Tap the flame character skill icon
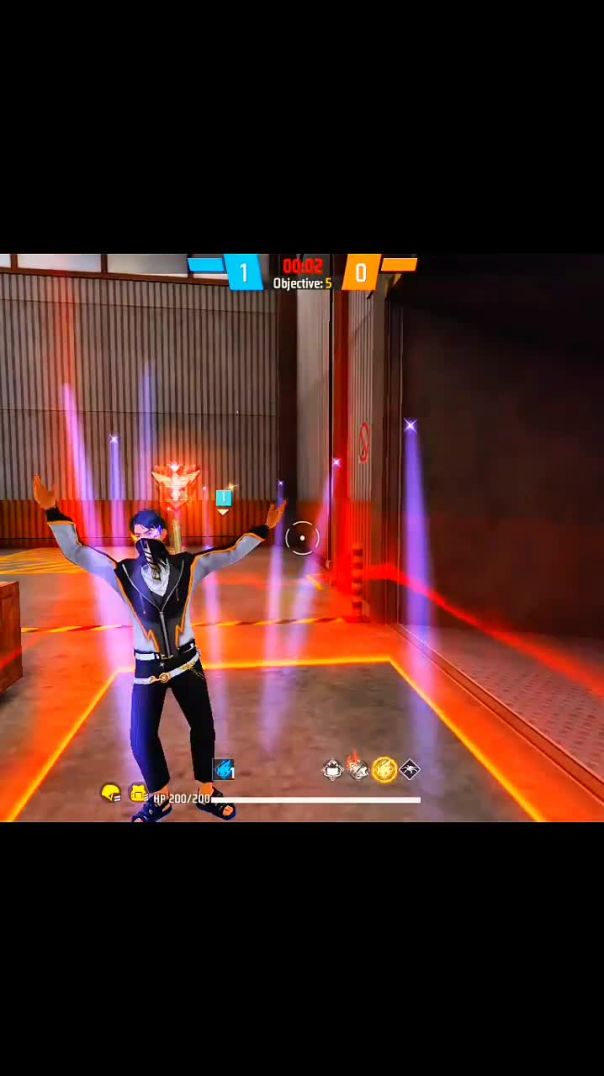Viewport: 604px width, 1076px height. tap(358, 769)
